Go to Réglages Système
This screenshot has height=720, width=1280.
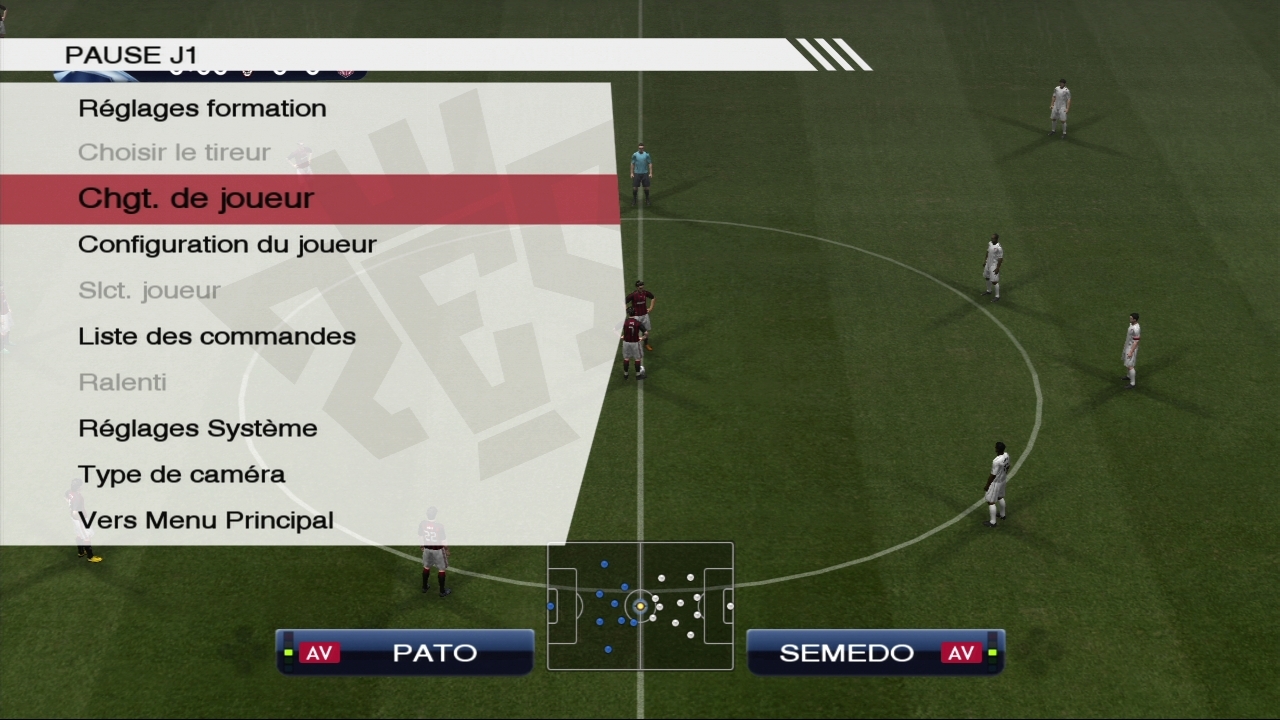(x=198, y=428)
